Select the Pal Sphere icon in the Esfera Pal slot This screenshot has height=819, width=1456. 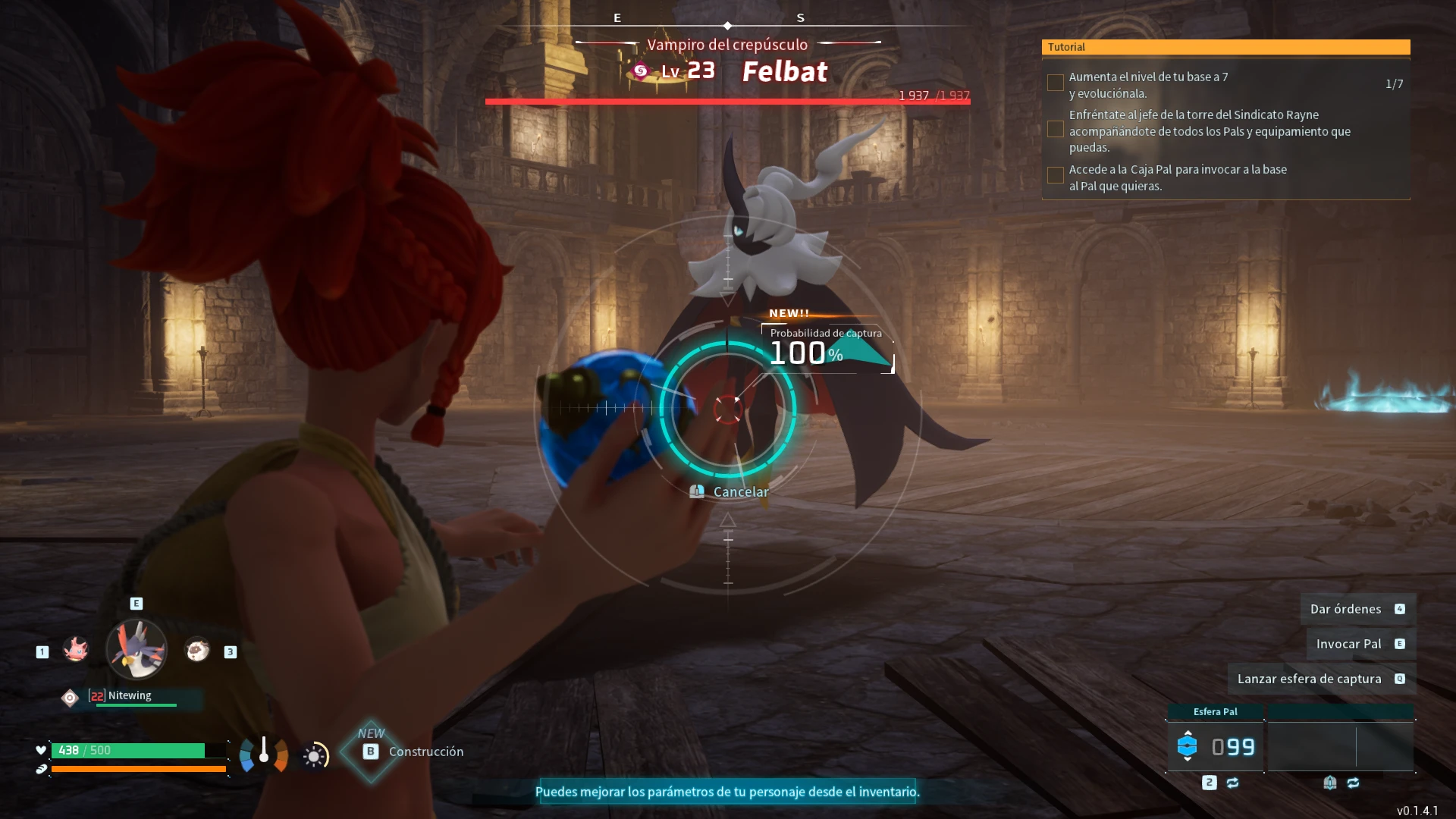click(x=1188, y=745)
